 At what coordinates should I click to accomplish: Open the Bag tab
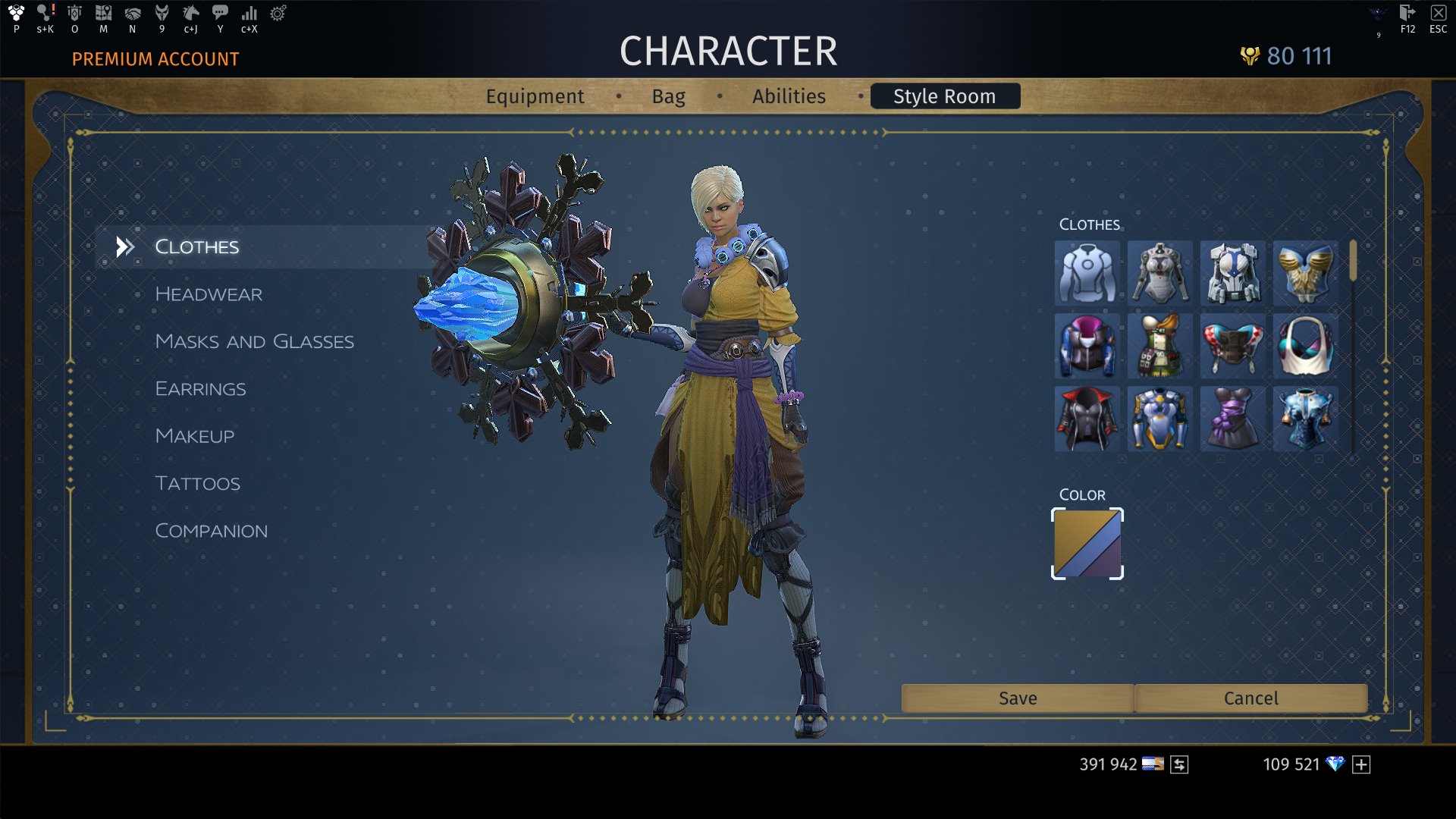pyautogui.click(x=668, y=96)
